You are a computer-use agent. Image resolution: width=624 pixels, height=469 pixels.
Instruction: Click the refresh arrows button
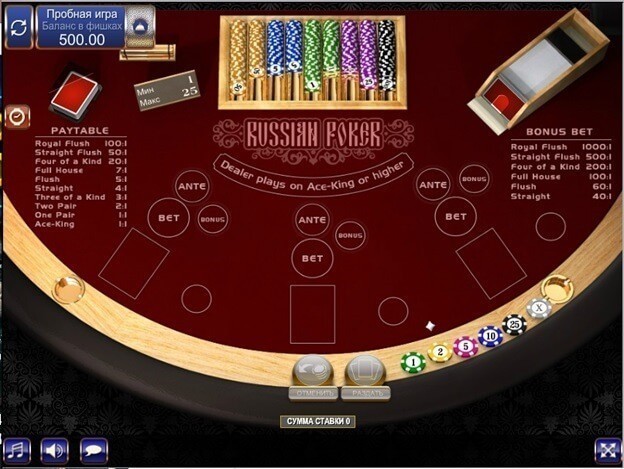[x=18, y=27]
